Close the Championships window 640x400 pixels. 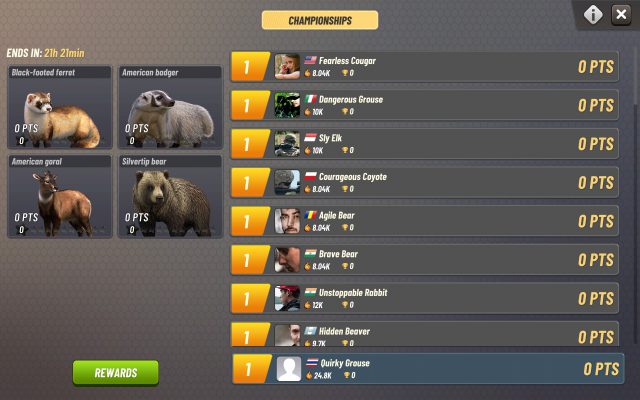621,15
